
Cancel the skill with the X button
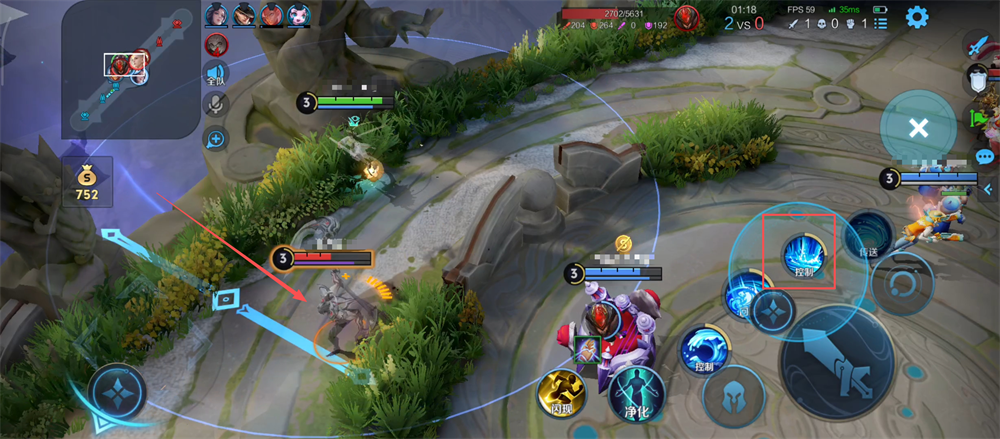click(918, 127)
